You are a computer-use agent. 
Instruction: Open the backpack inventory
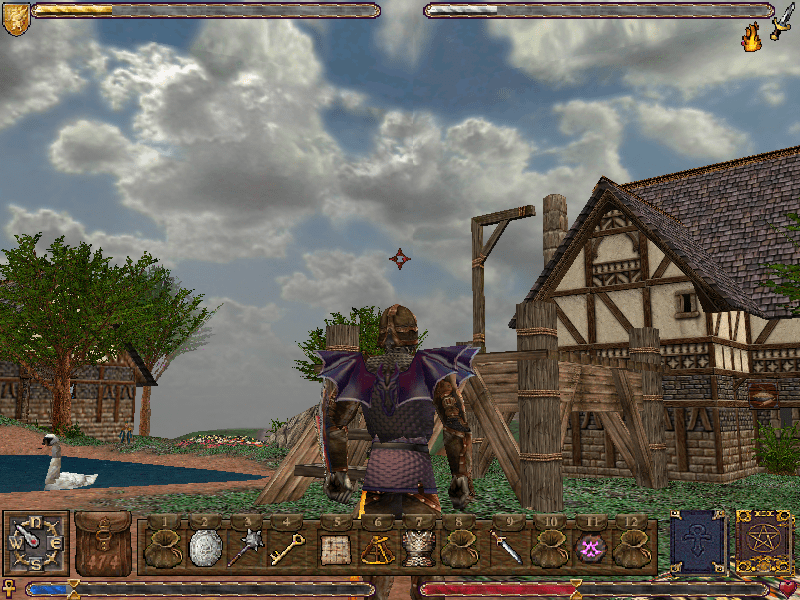102,543
